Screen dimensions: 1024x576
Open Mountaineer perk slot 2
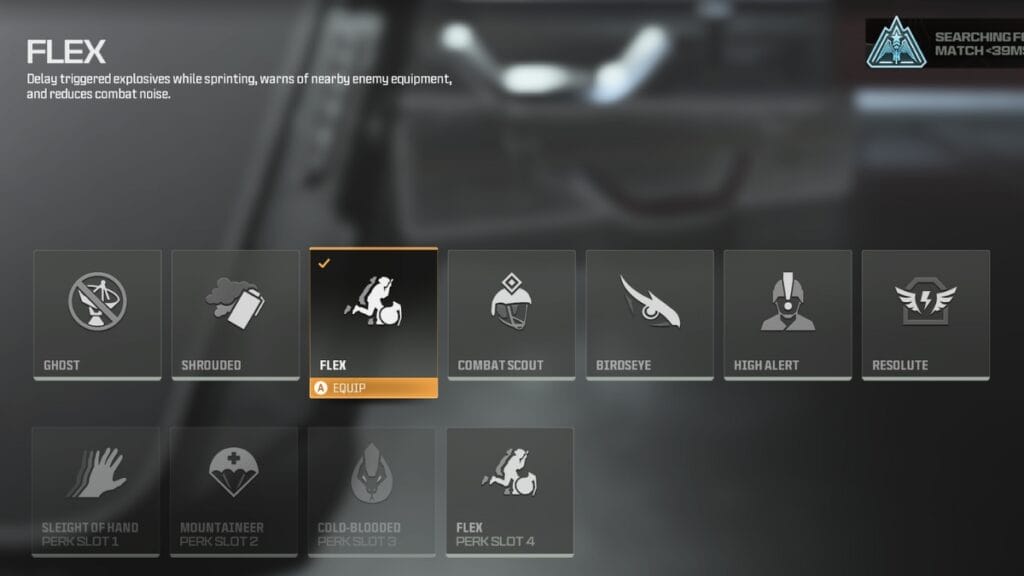234,491
